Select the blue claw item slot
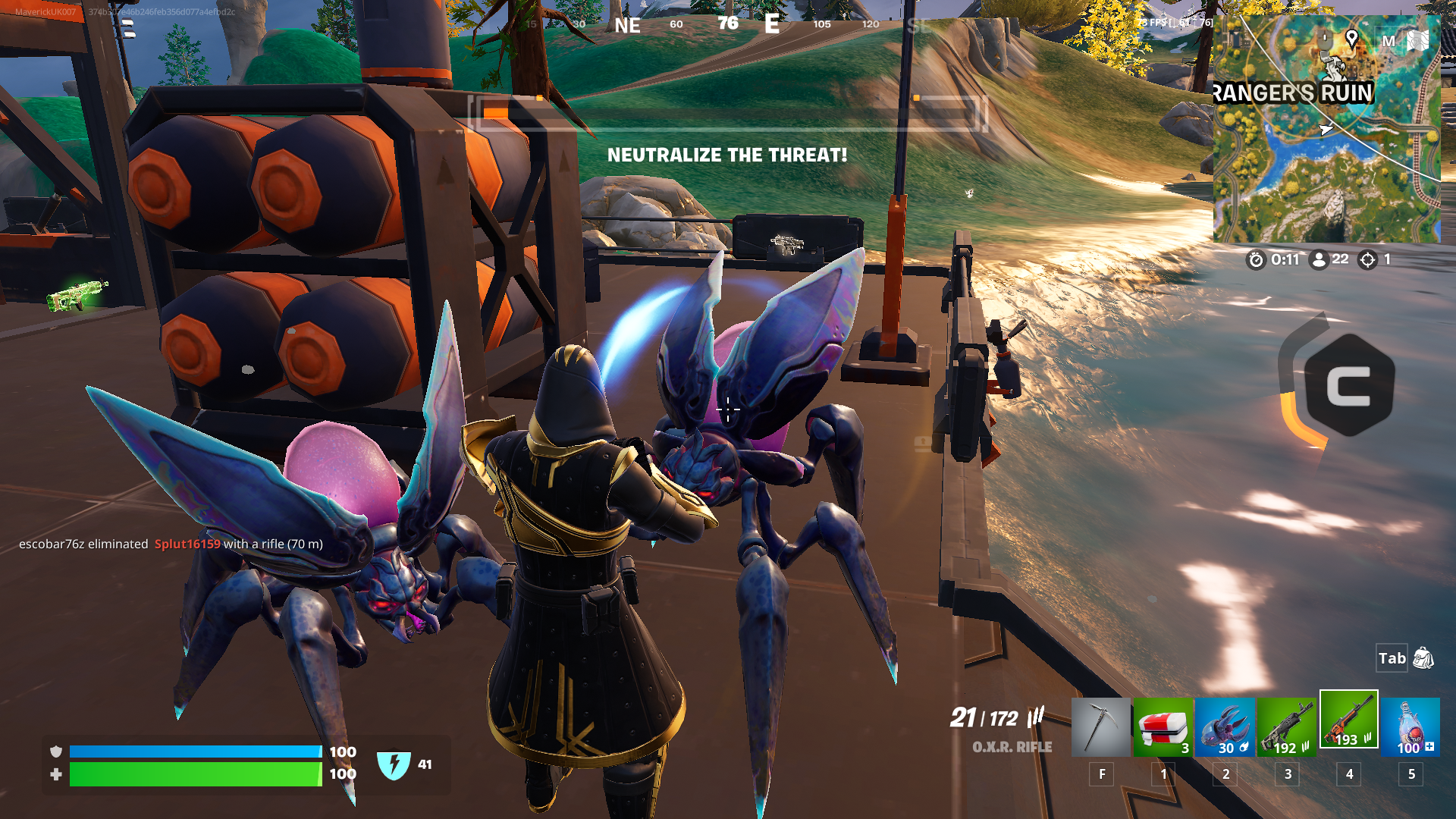Screen dimensions: 1456x819 [x=1225, y=727]
